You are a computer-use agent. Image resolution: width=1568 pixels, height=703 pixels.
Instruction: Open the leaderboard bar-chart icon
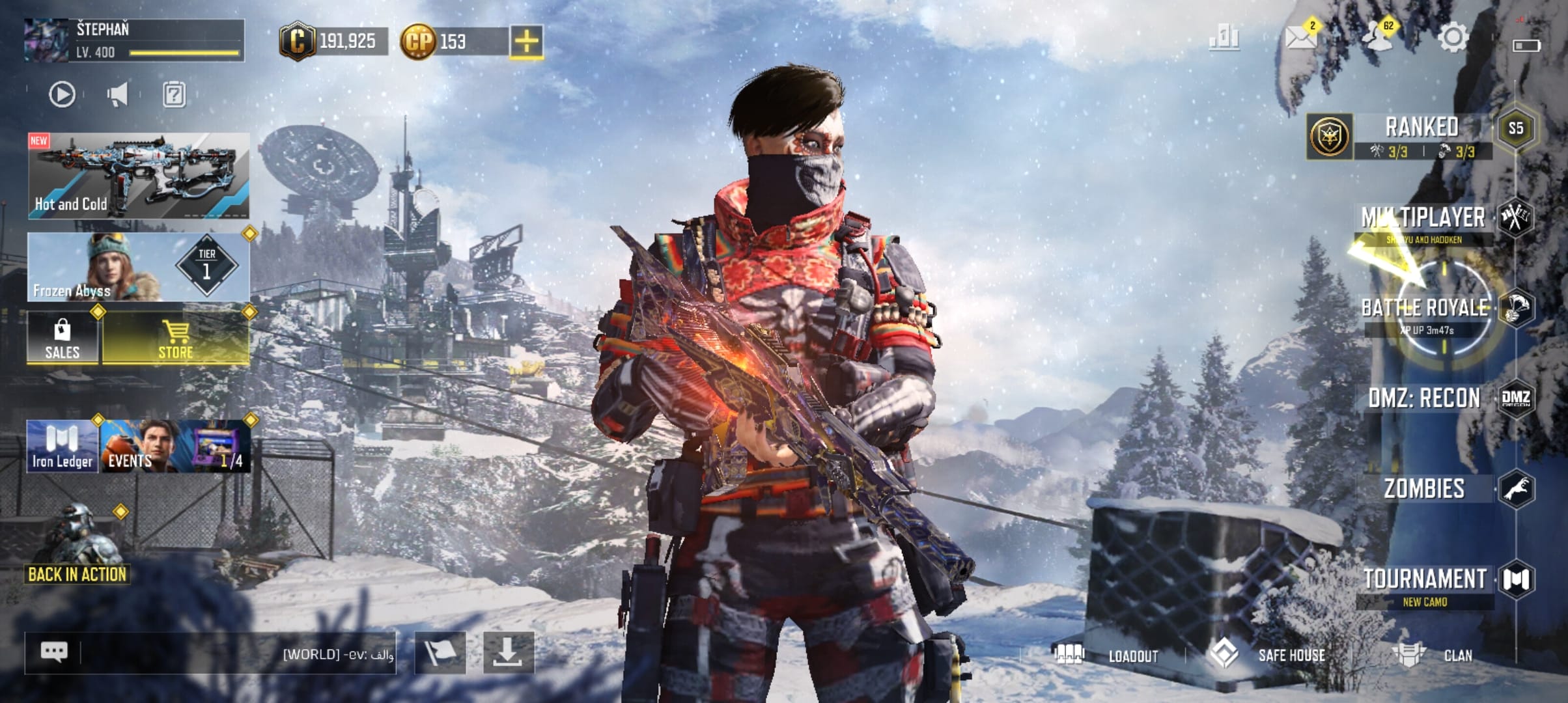pyautogui.click(x=1224, y=37)
